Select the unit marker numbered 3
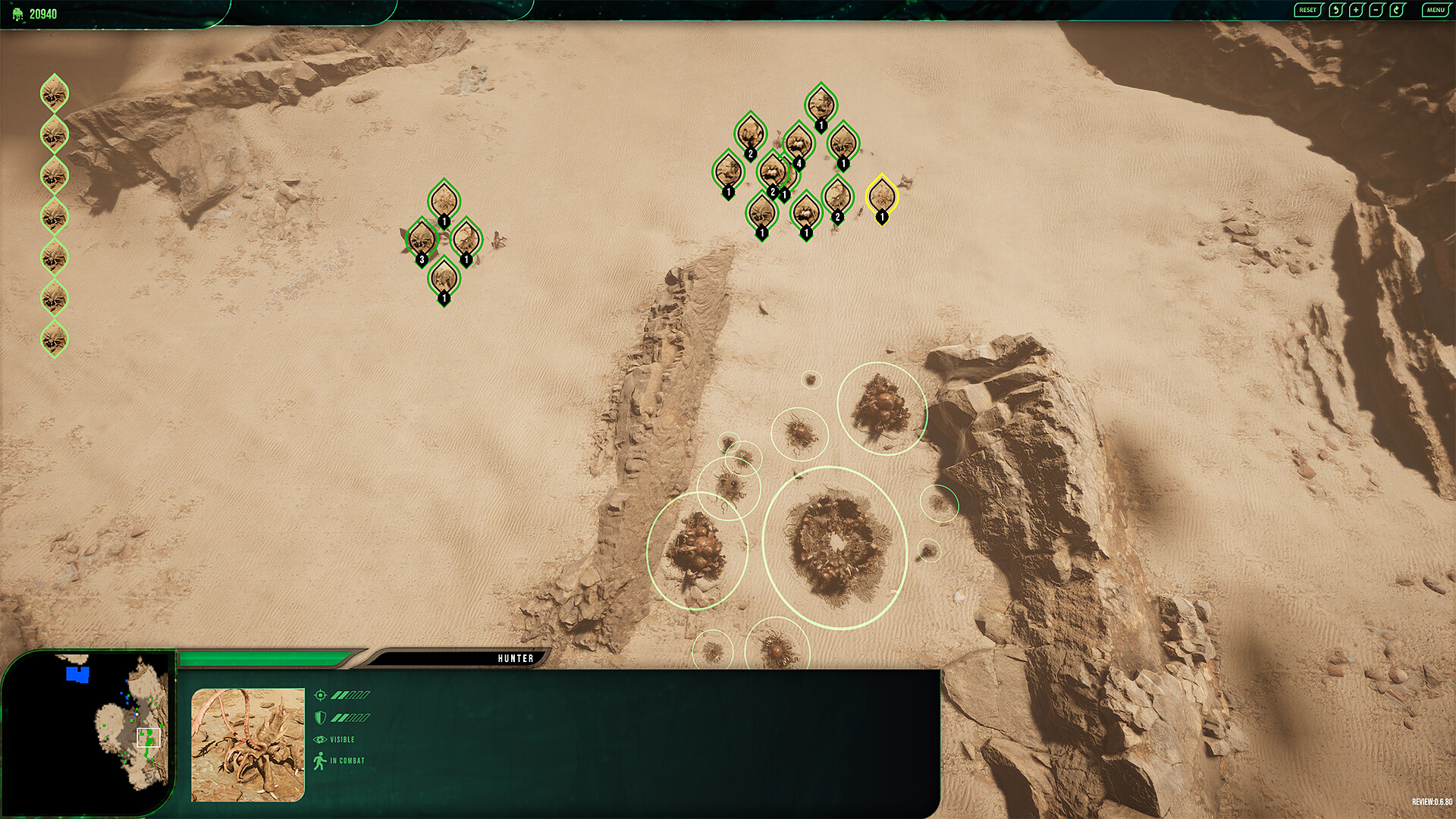 [x=422, y=239]
